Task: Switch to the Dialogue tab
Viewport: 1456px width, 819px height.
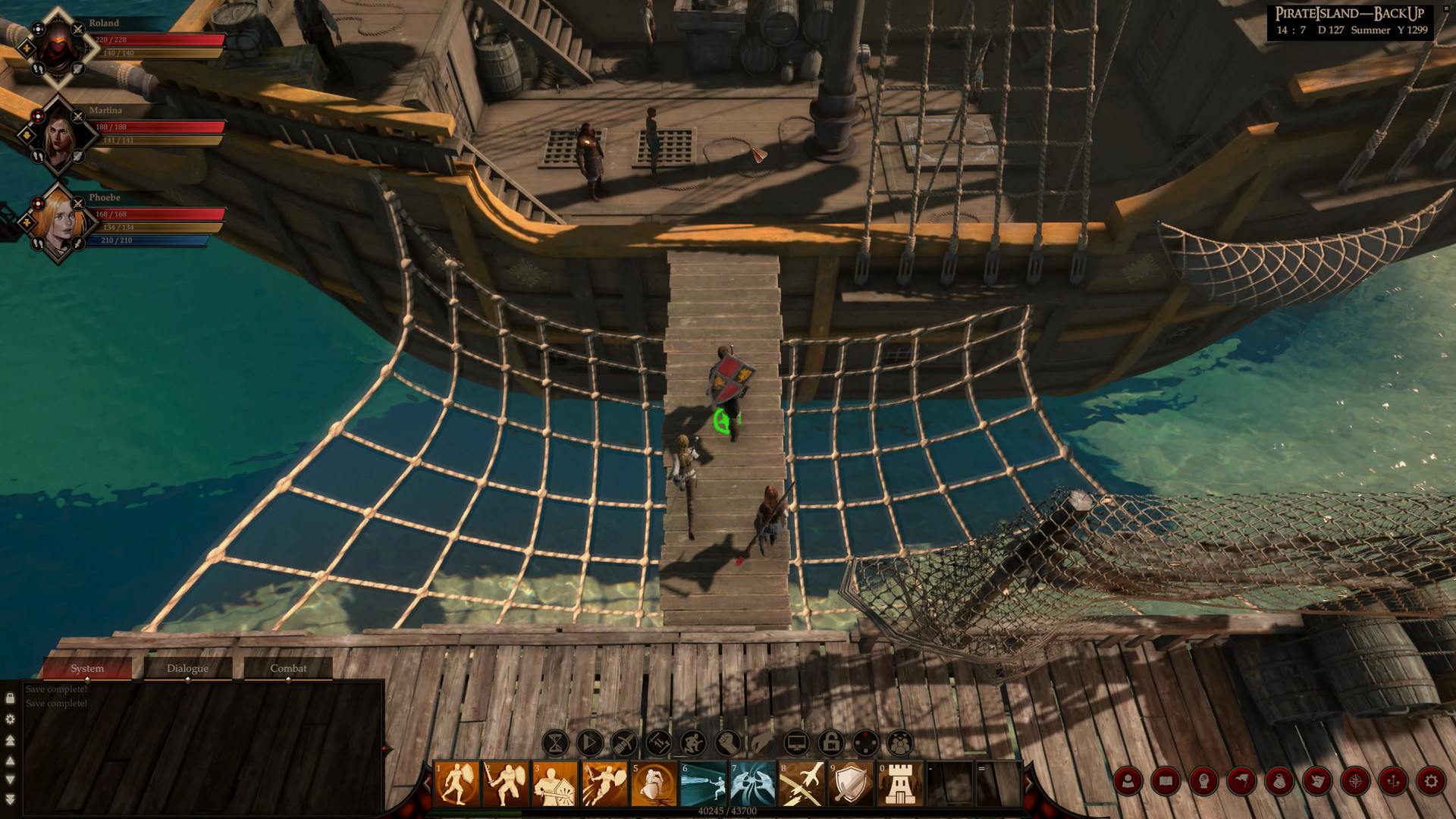Action: tap(187, 668)
